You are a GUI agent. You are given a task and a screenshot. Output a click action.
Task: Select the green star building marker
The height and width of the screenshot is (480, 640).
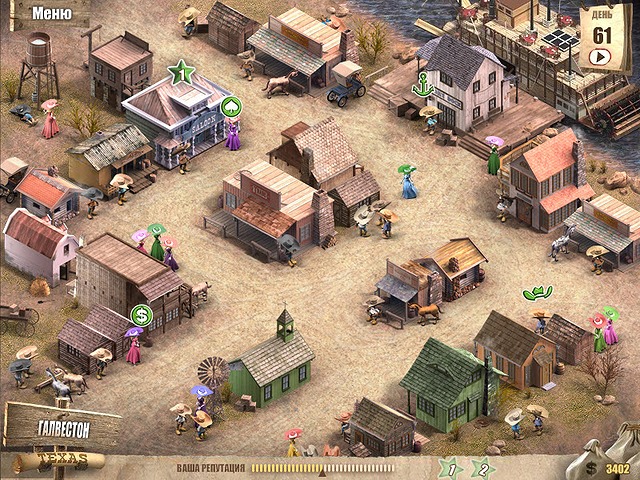point(181,72)
